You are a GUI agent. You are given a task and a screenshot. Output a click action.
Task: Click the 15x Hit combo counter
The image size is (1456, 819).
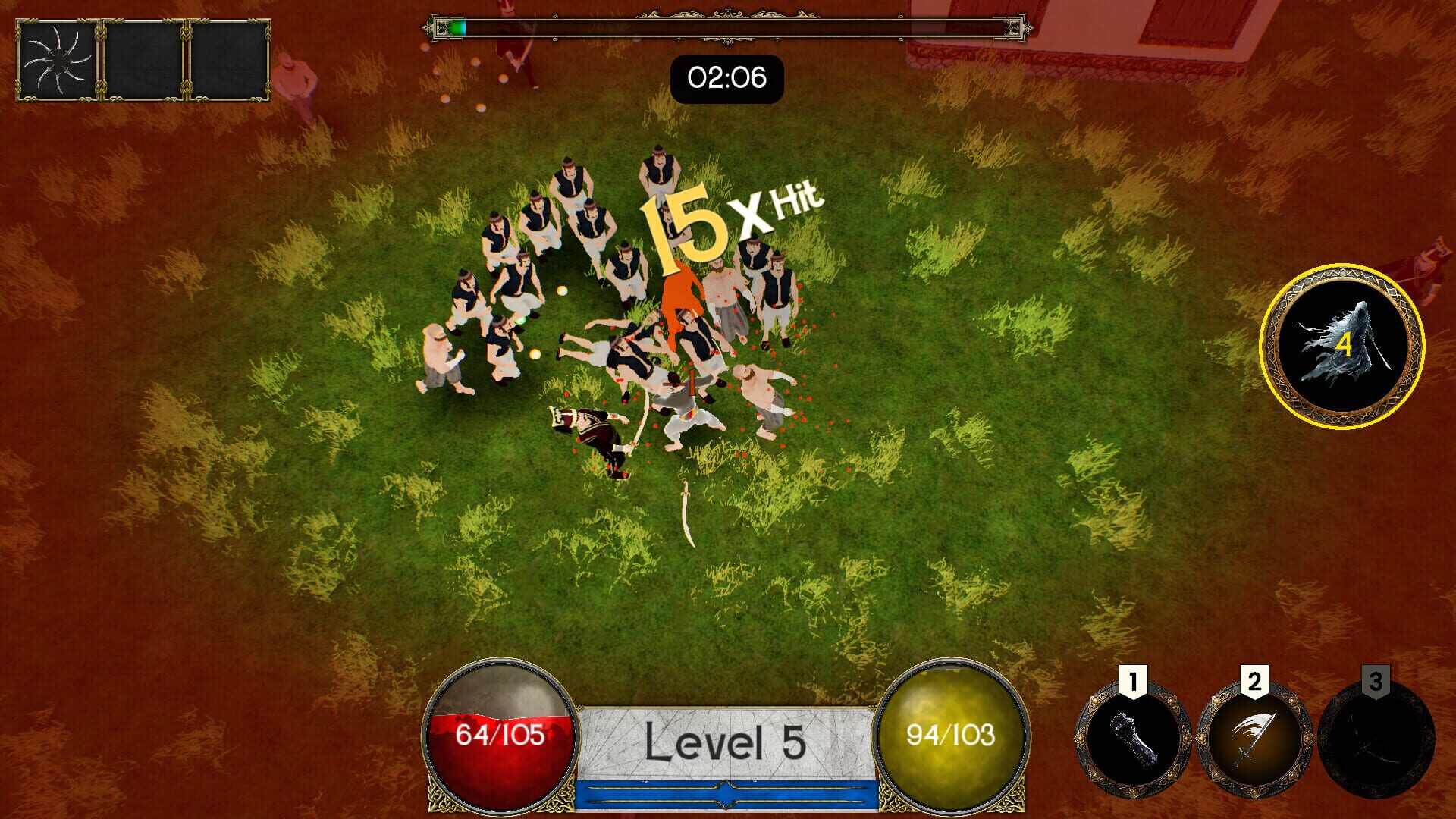click(726, 218)
